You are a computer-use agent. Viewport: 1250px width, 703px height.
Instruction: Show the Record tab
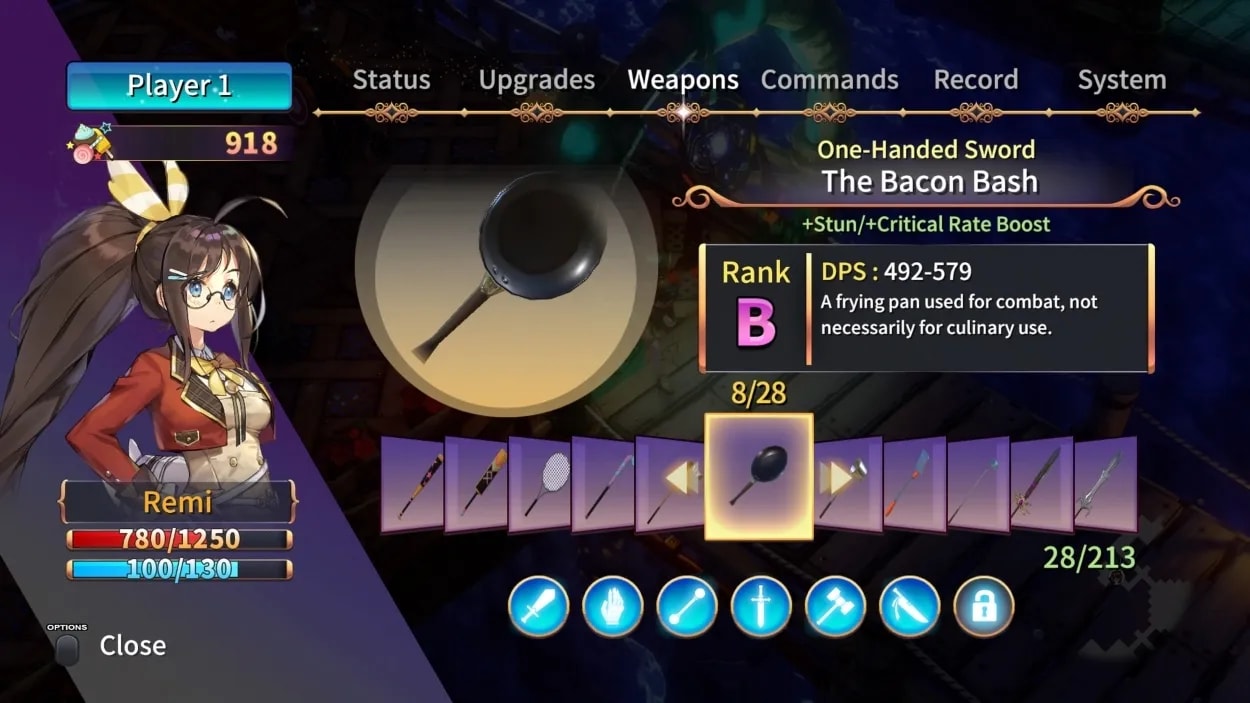pyautogui.click(x=975, y=80)
